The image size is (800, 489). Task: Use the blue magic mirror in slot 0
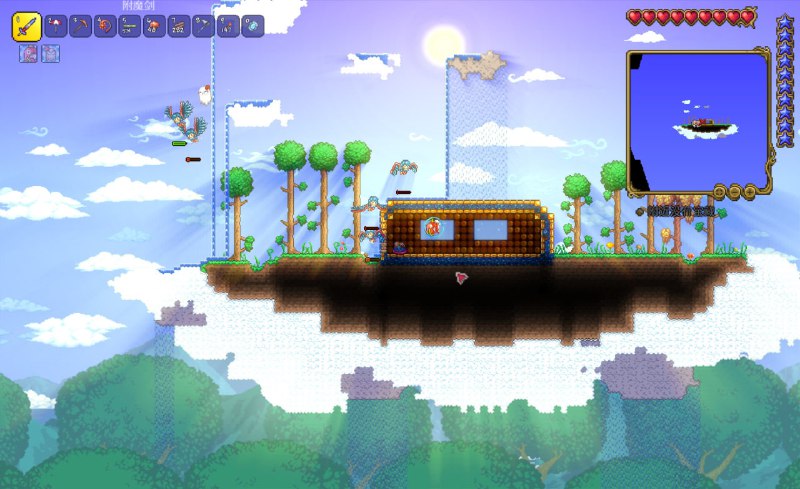[253, 26]
